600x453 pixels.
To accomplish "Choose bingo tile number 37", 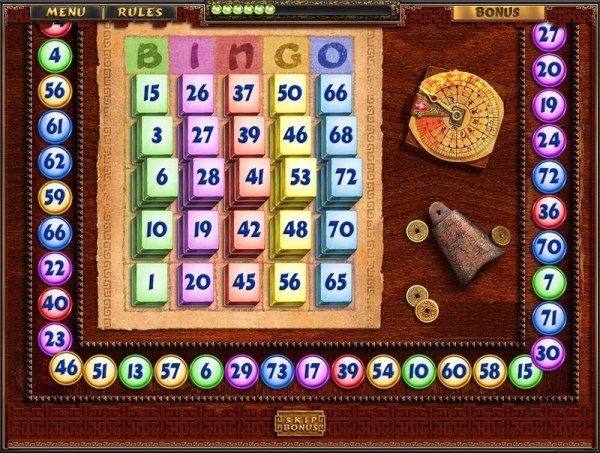I will tap(245, 94).
